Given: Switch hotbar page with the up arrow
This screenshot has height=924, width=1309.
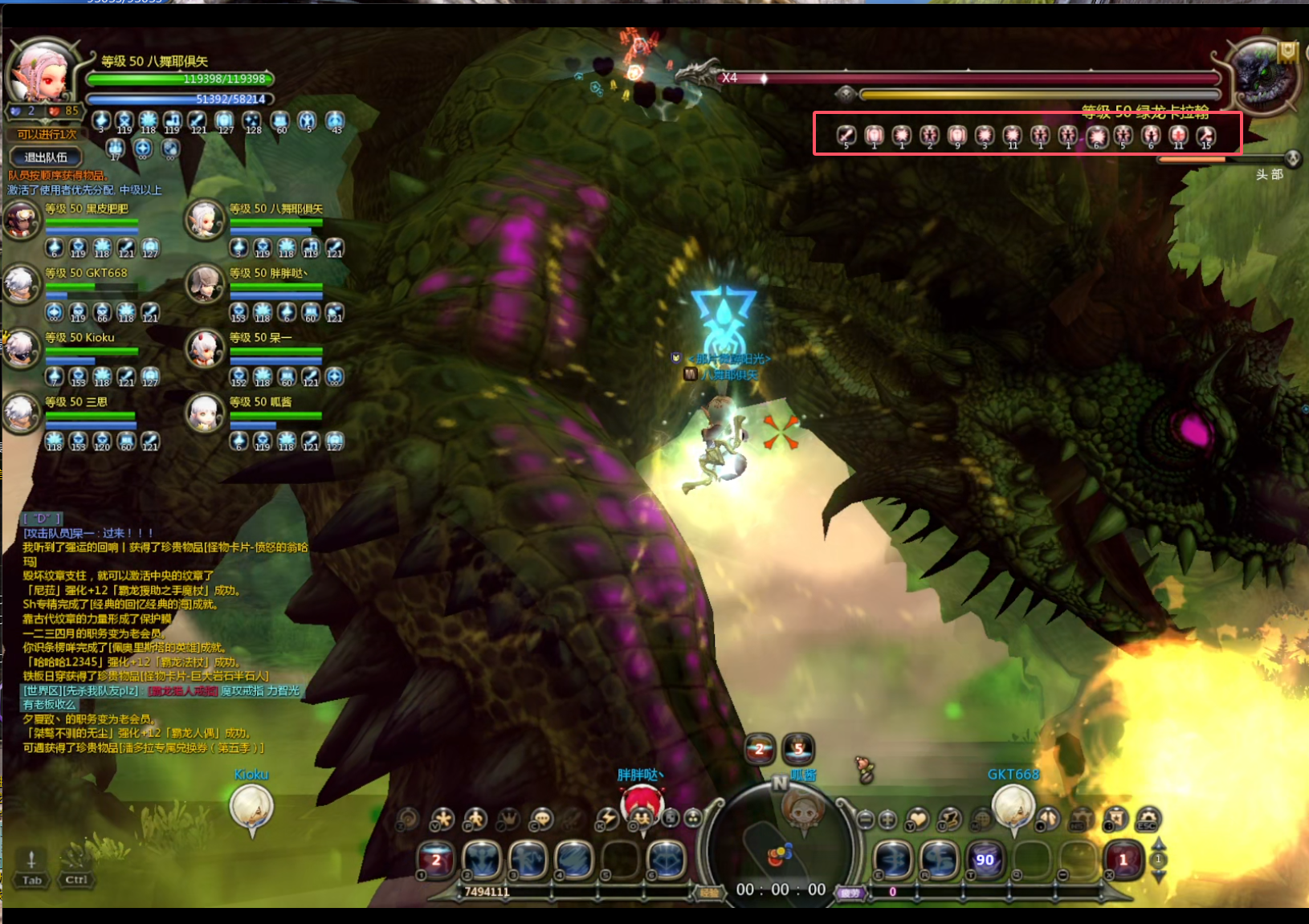Looking at the screenshot, I should click(x=1159, y=845).
